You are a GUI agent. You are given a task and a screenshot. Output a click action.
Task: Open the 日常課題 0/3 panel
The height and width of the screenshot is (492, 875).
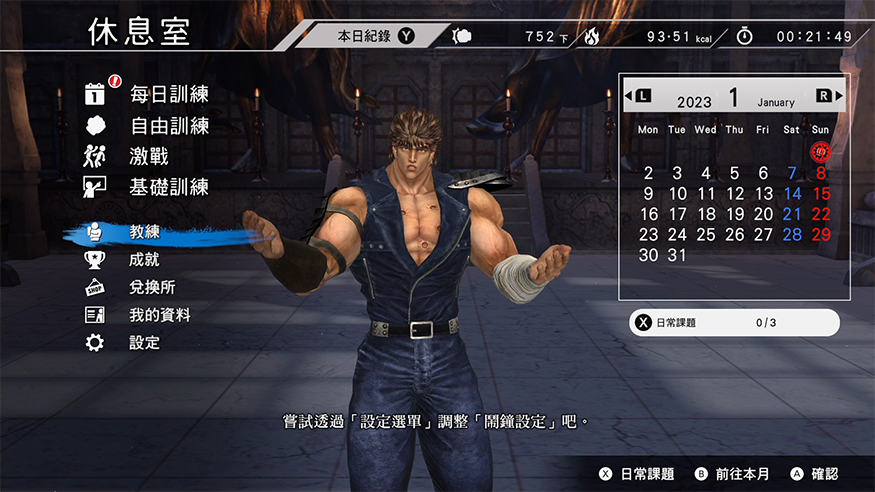click(x=733, y=323)
